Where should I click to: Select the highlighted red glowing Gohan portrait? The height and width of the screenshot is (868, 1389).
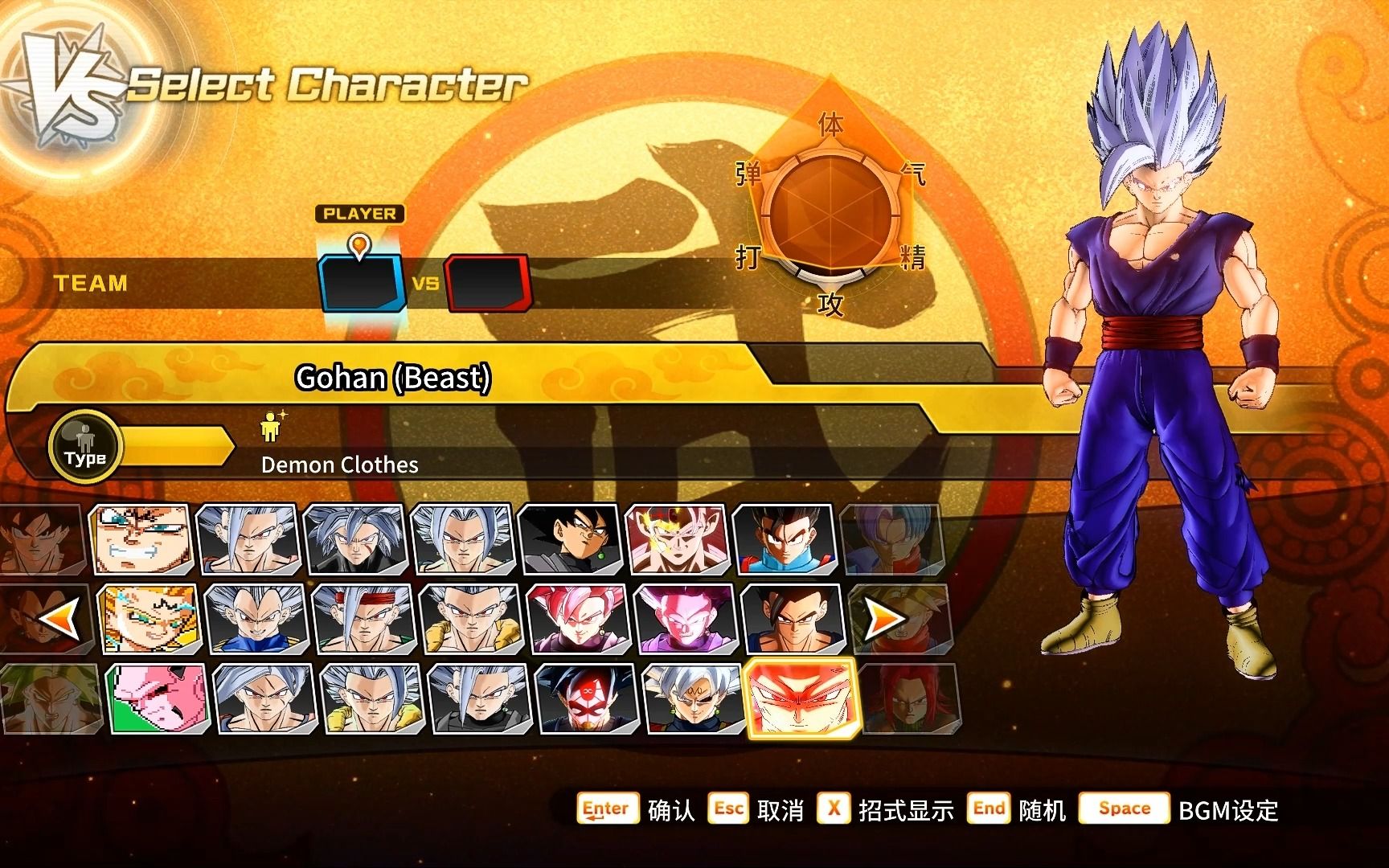[x=801, y=697]
